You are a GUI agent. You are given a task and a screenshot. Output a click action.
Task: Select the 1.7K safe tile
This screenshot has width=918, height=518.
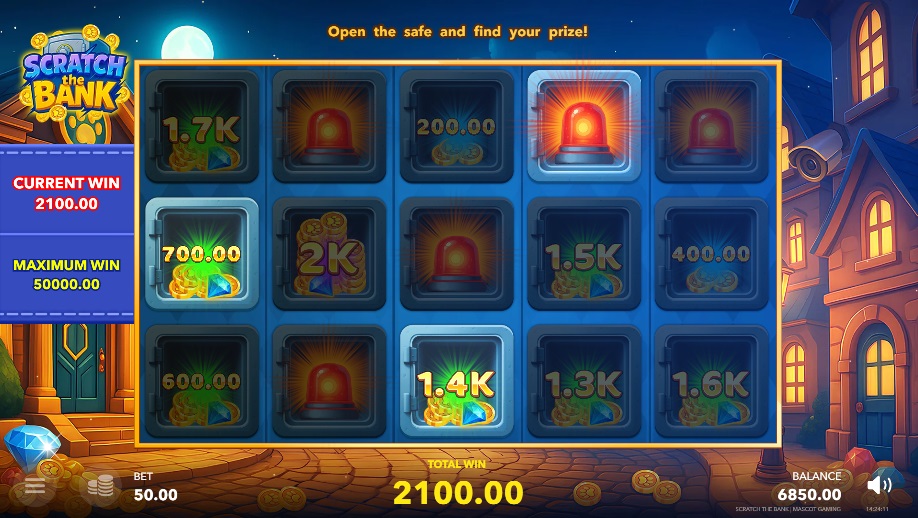pos(202,127)
